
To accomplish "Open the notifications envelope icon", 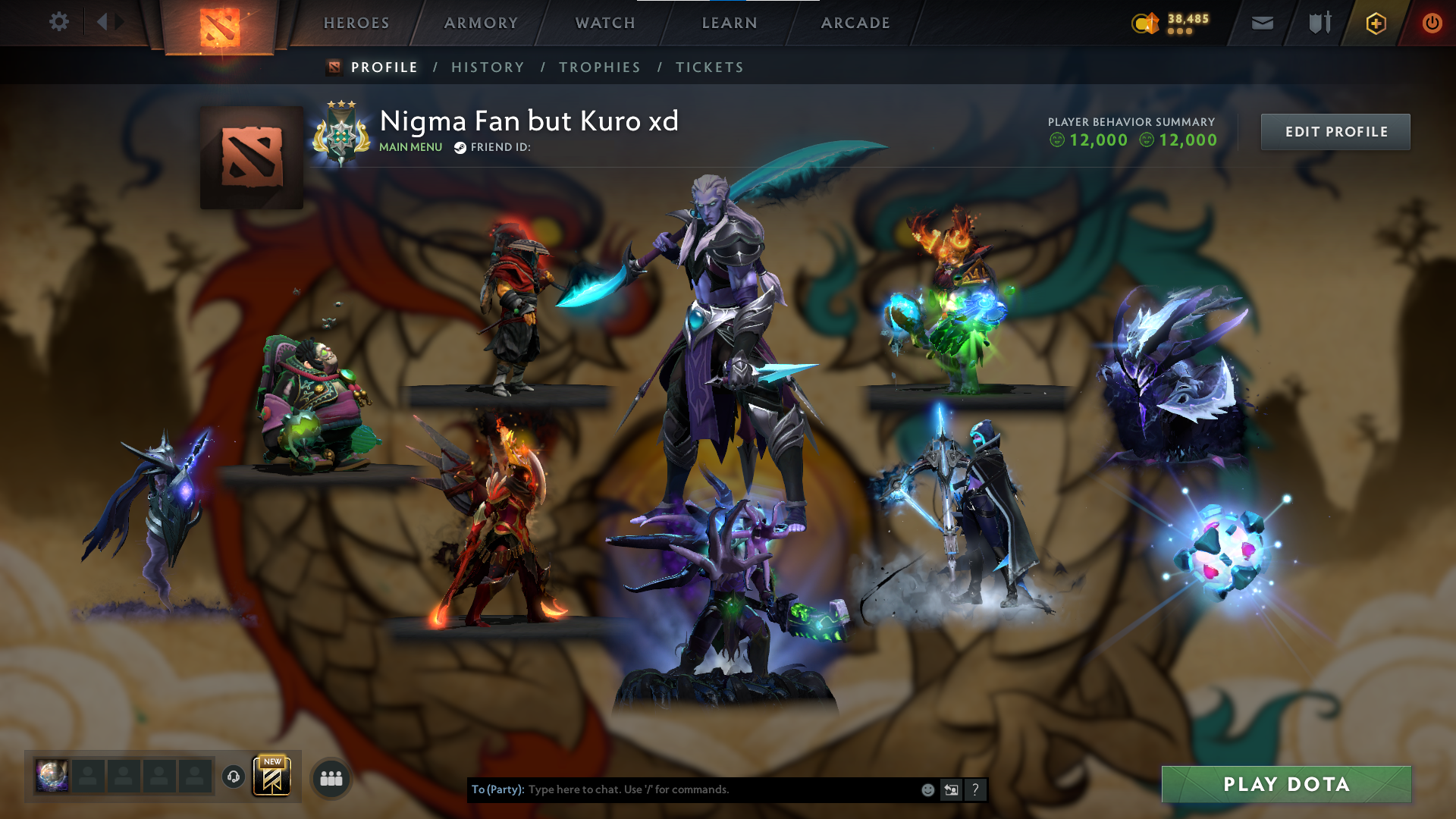I will point(1261,23).
